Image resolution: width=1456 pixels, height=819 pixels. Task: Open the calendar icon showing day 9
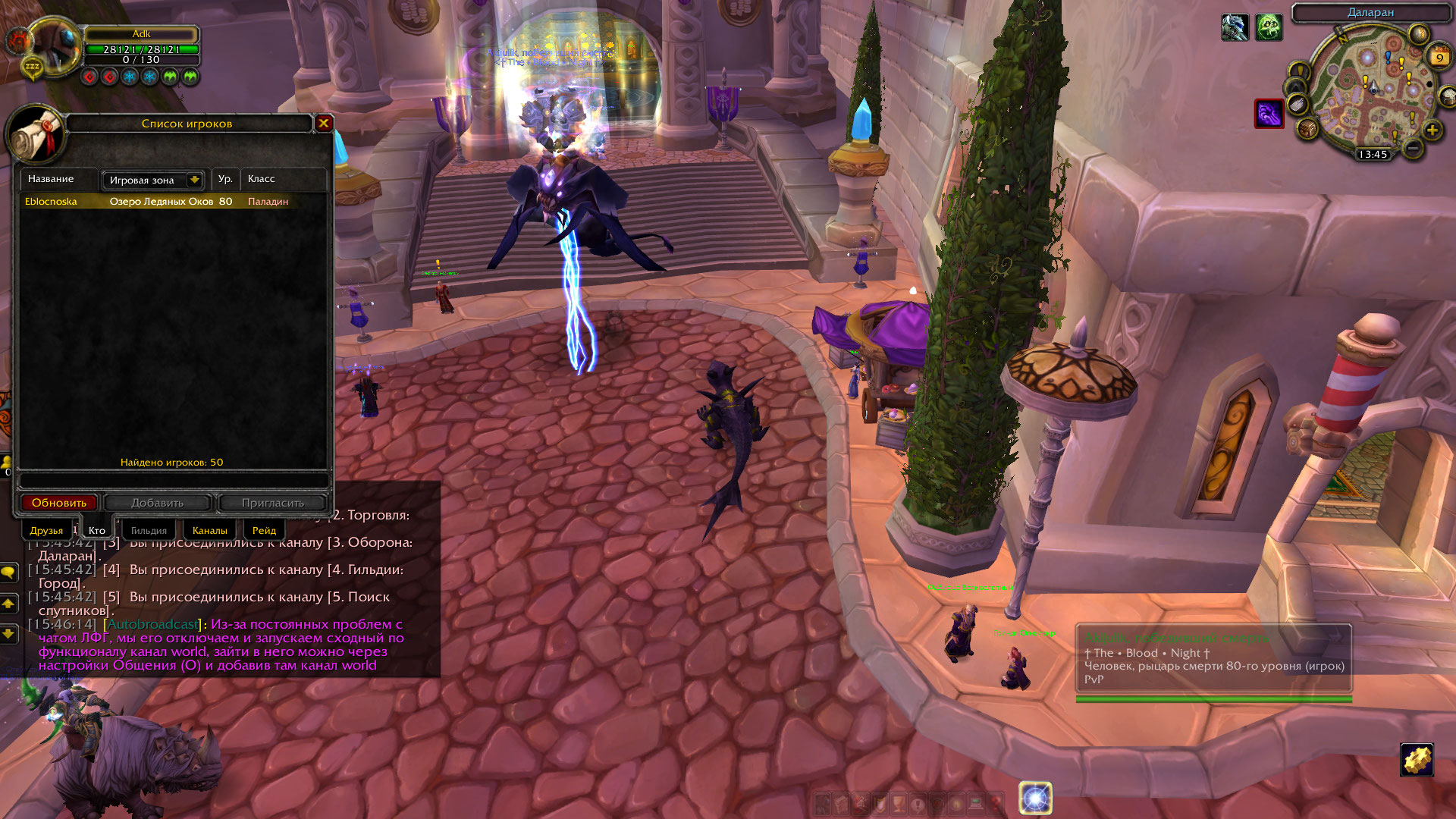(x=1439, y=57)
